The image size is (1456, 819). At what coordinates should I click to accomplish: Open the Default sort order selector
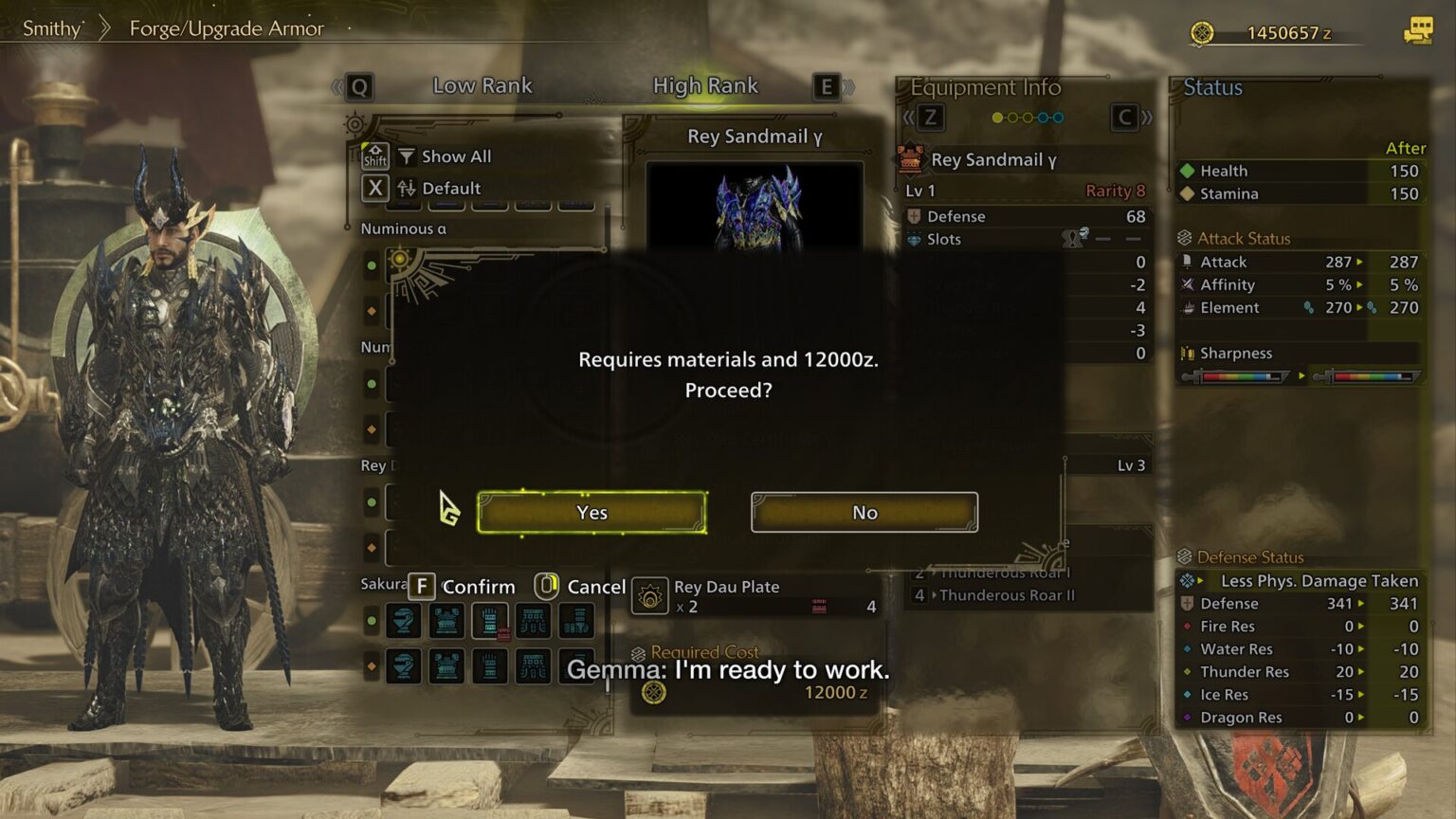point(438,189)
